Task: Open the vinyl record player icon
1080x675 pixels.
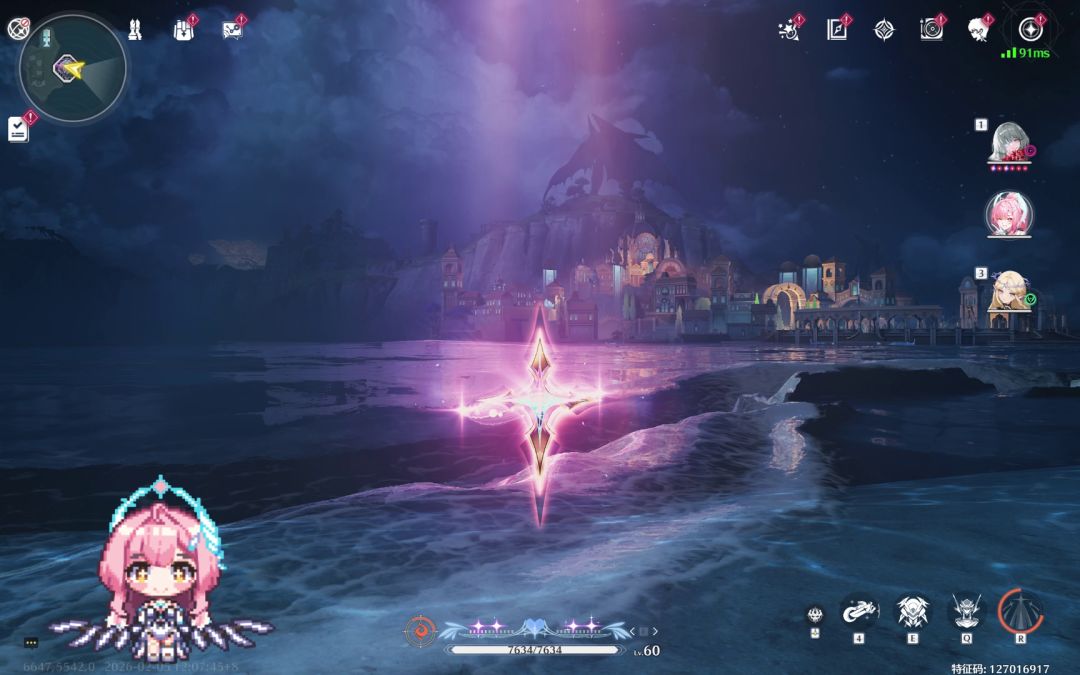Action: (x=932, y=30)
